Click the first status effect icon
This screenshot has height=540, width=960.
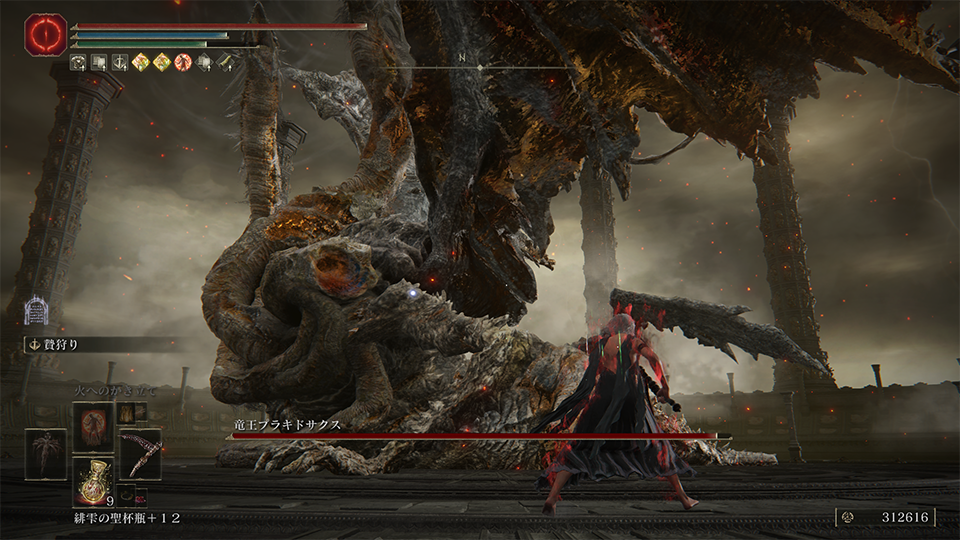[x=77, y=63]
